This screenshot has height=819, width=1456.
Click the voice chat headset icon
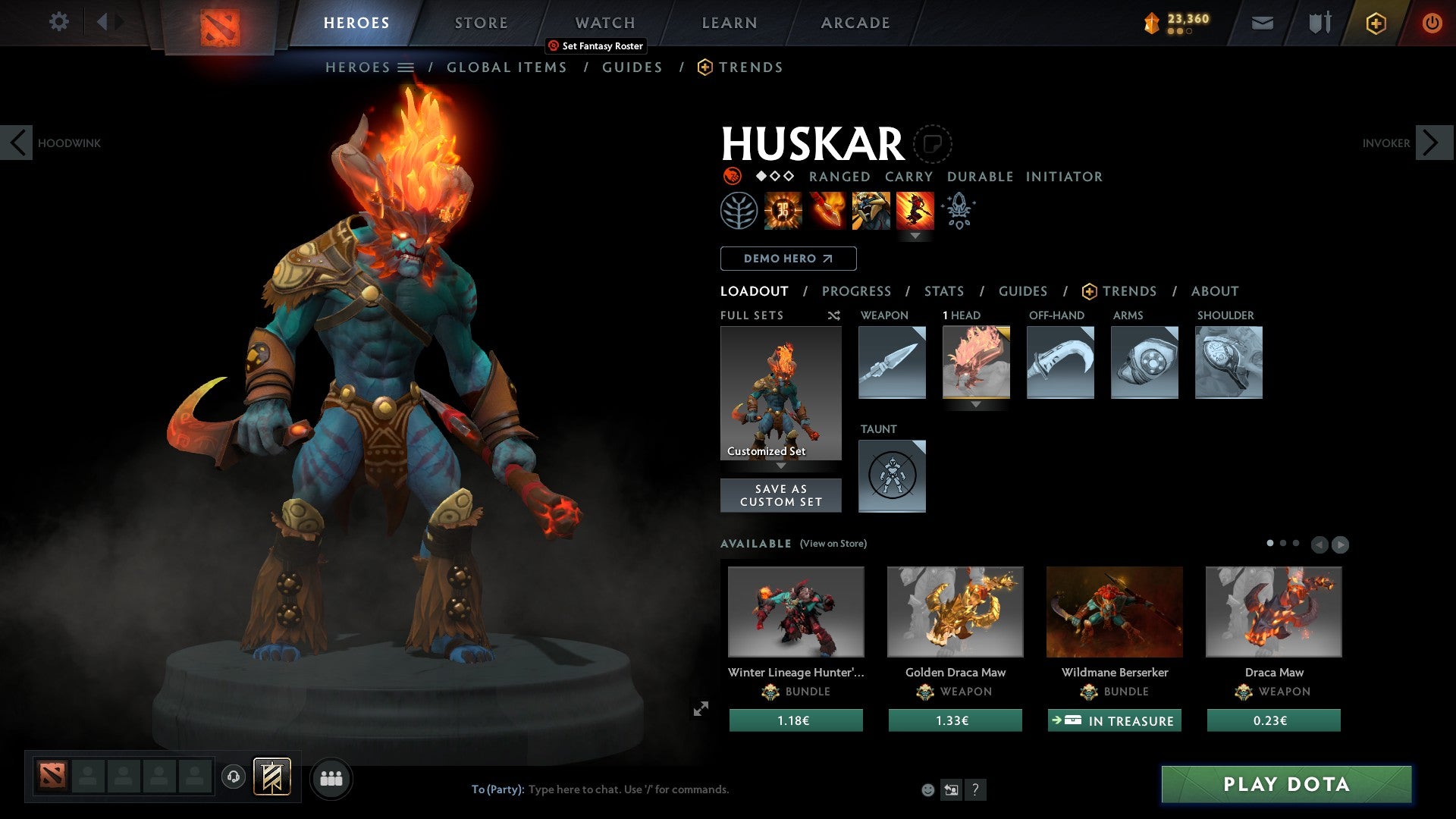(x=233, y=777)
